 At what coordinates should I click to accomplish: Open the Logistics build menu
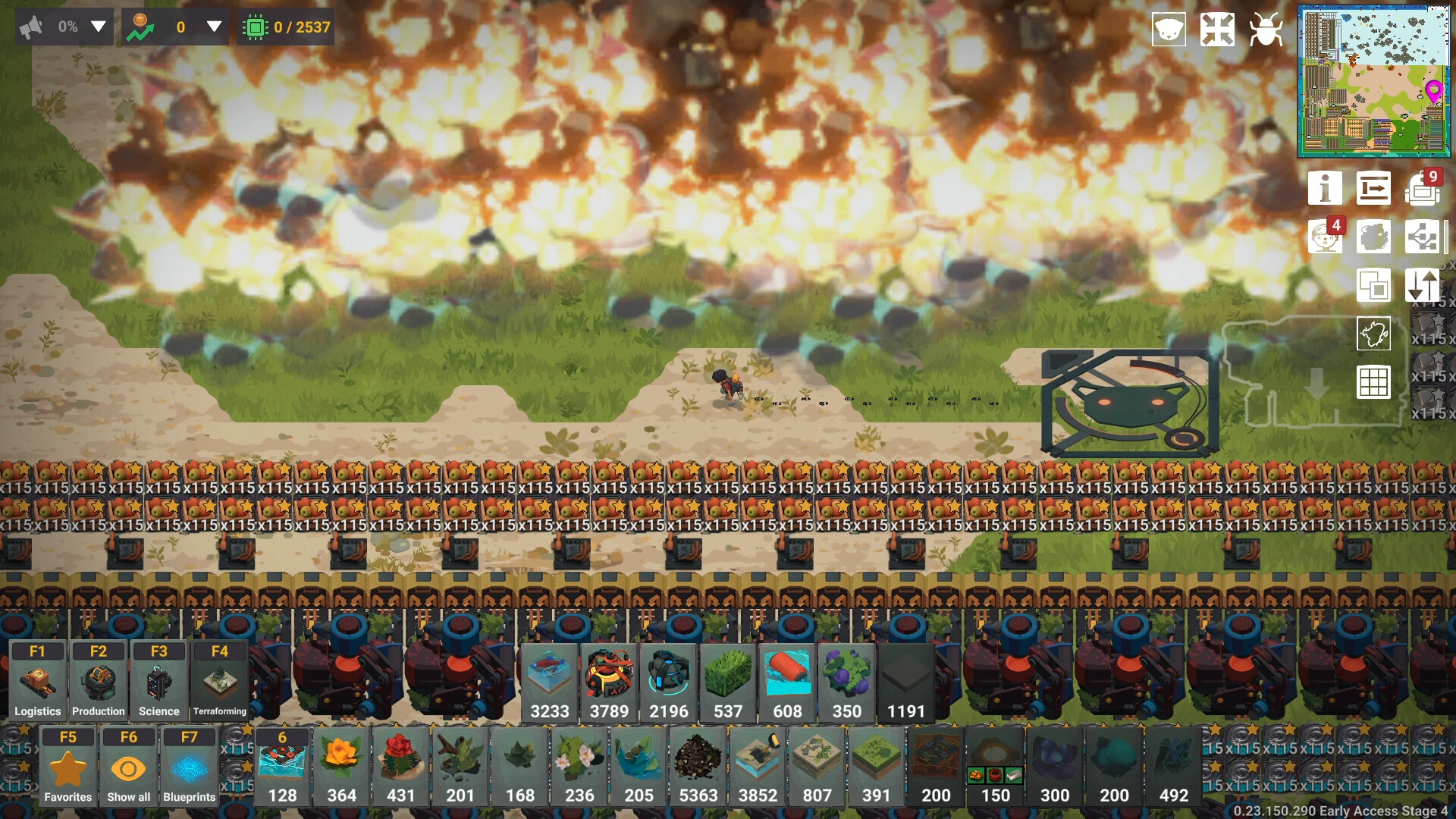click(x=37, y=680)
